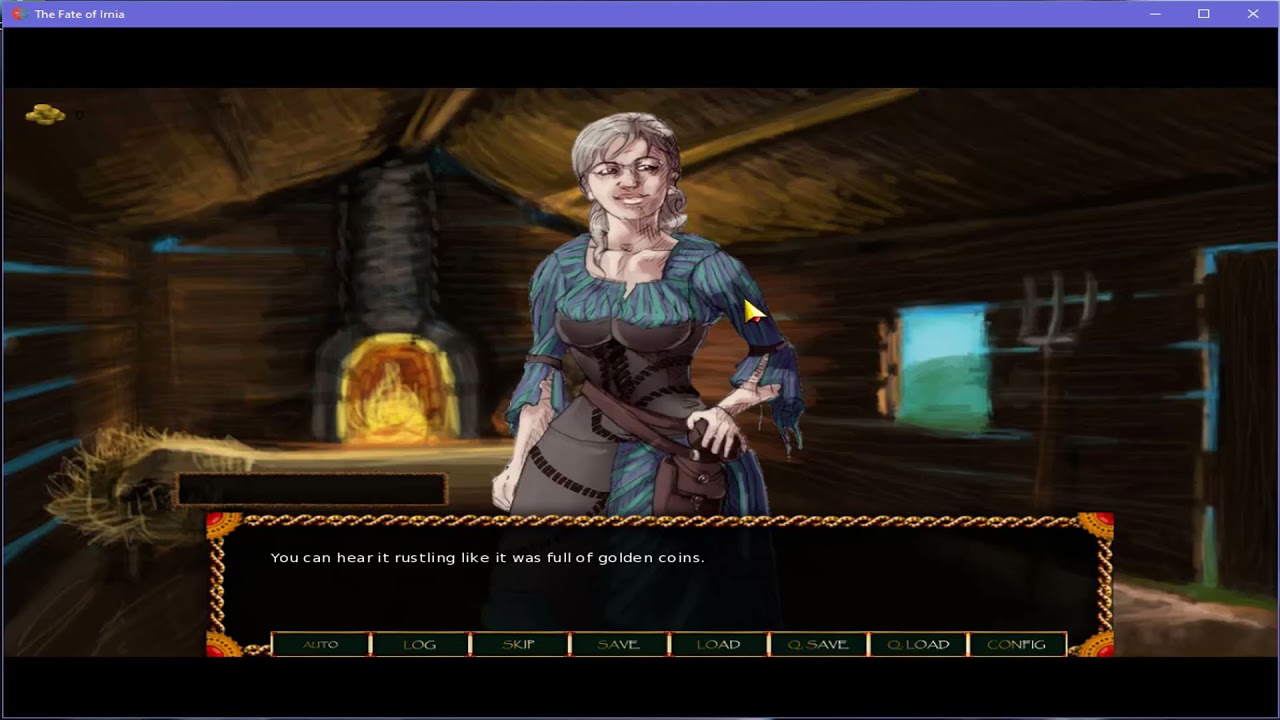The width and height of the screenshot is (1280, 720).
Task: Enable AUTO text advance mode
Action: (x=319, y=644)
